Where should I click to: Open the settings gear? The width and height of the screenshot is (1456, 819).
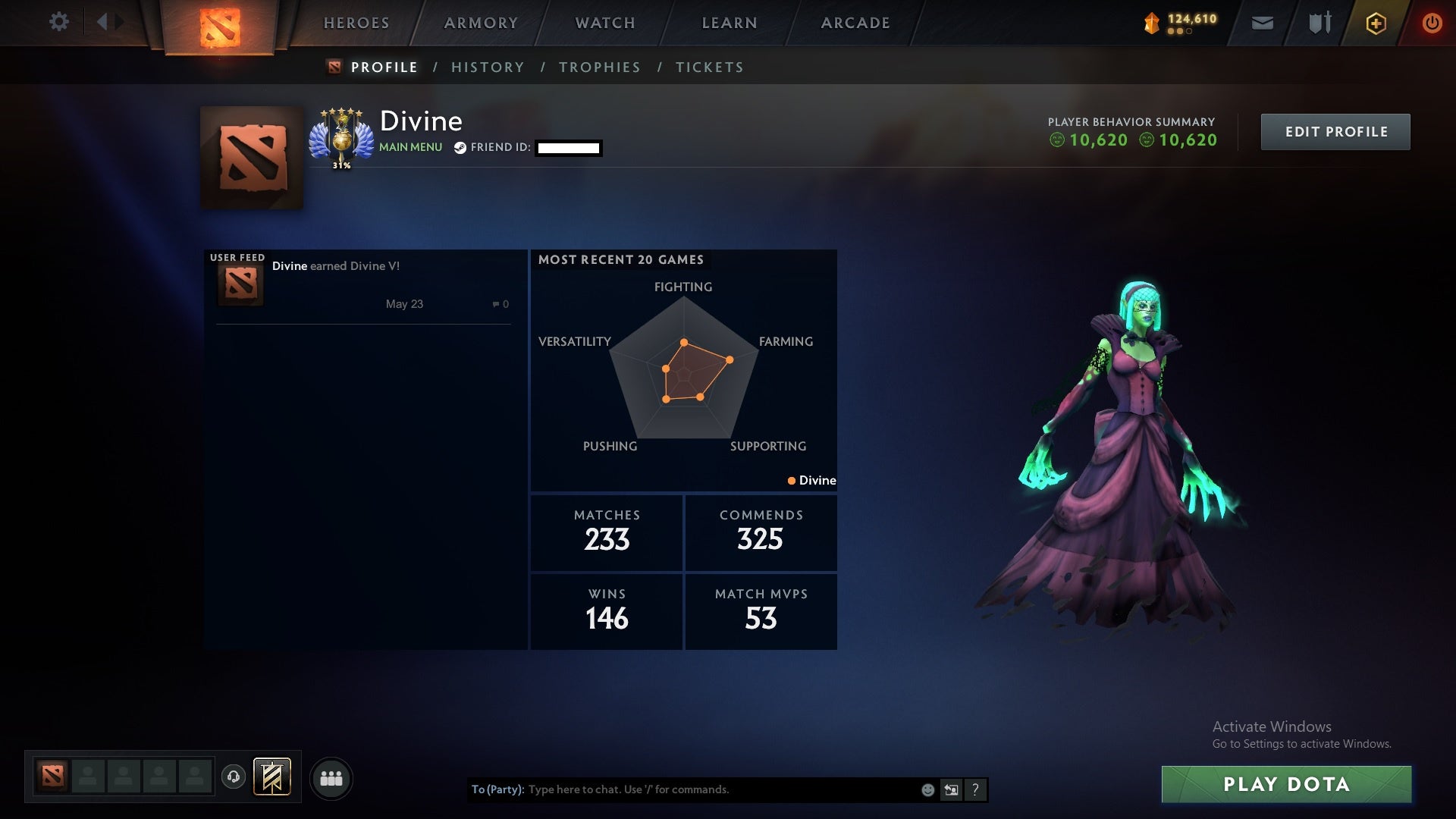click(x=59, y=22)
